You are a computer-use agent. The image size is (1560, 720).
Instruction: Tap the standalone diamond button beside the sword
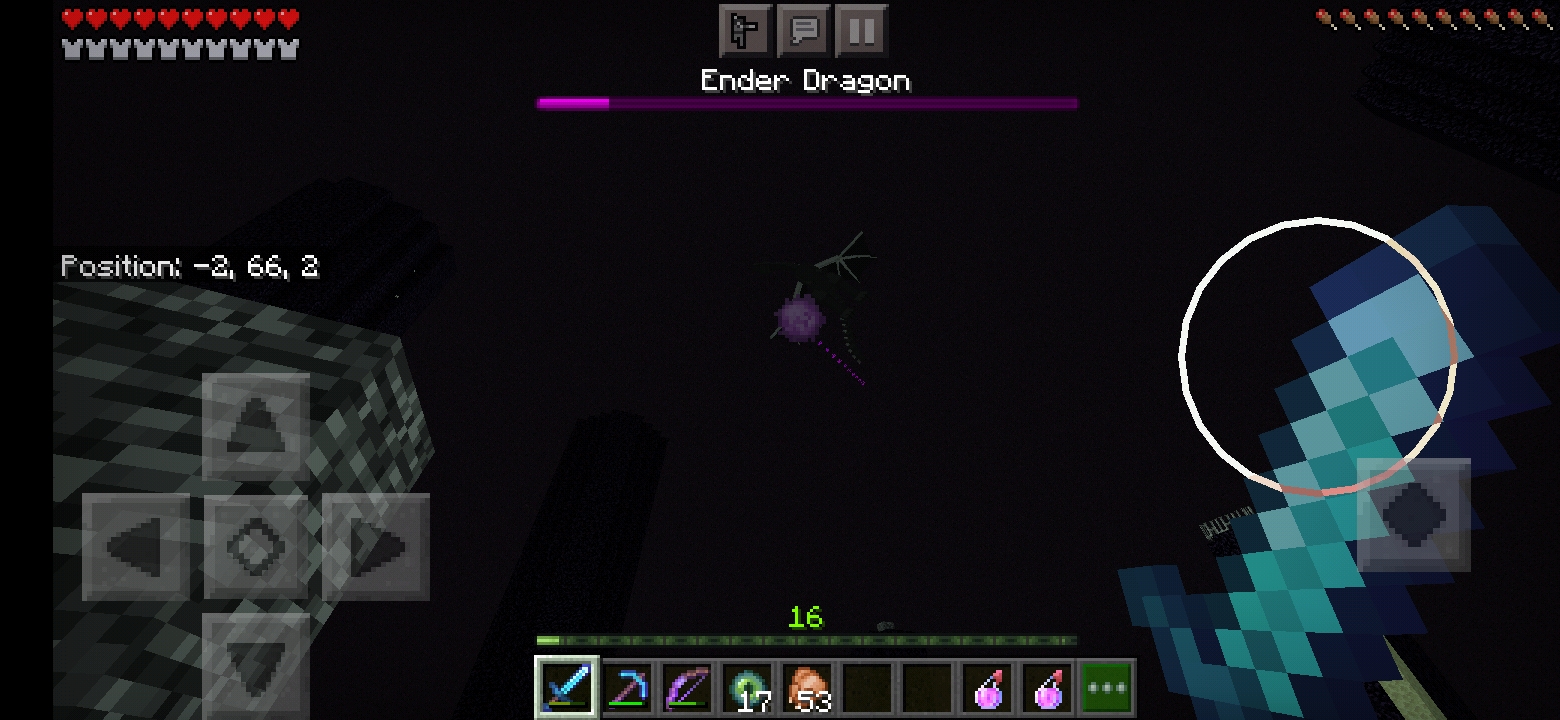[x=1413, y=515]
